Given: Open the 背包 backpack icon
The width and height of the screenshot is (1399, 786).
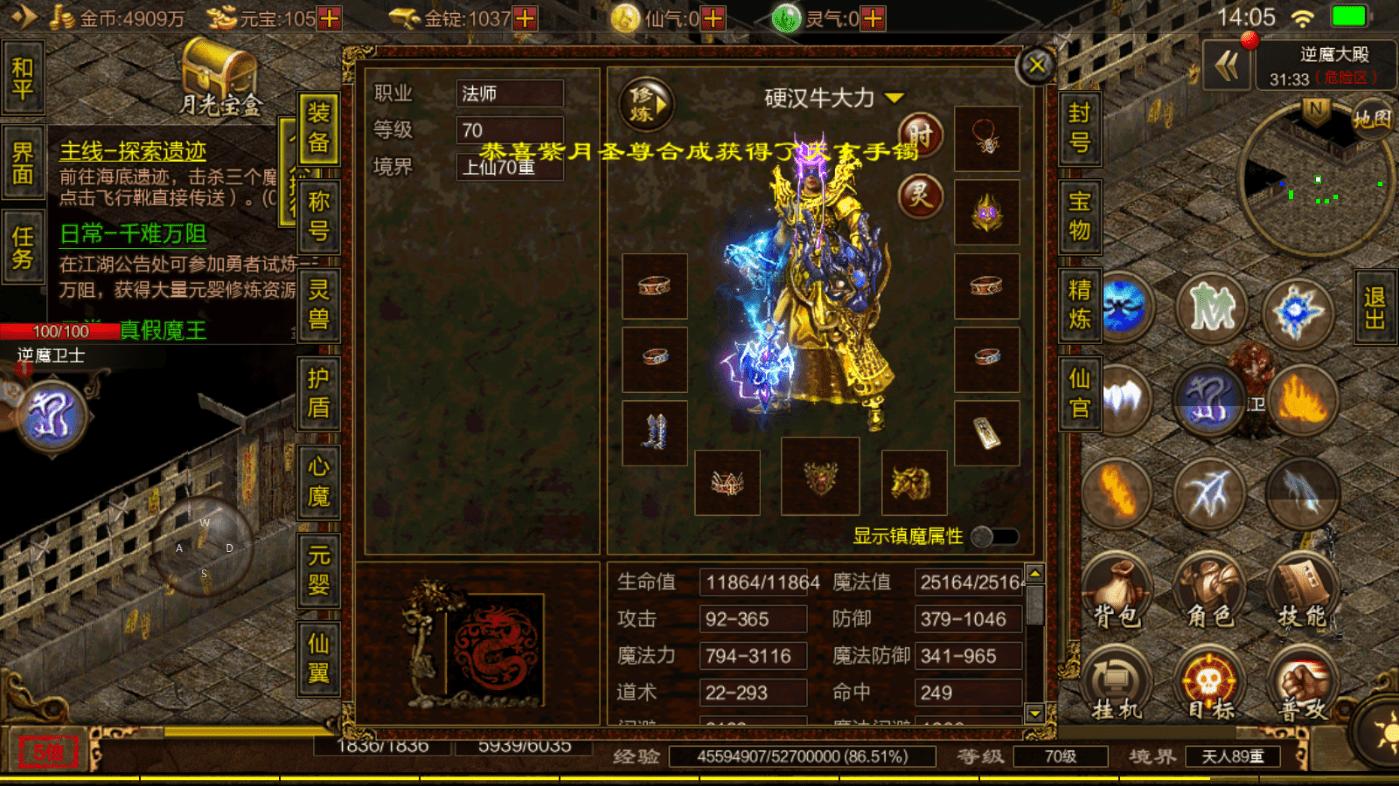Looking at the screenshot, I should (1116, 592).
